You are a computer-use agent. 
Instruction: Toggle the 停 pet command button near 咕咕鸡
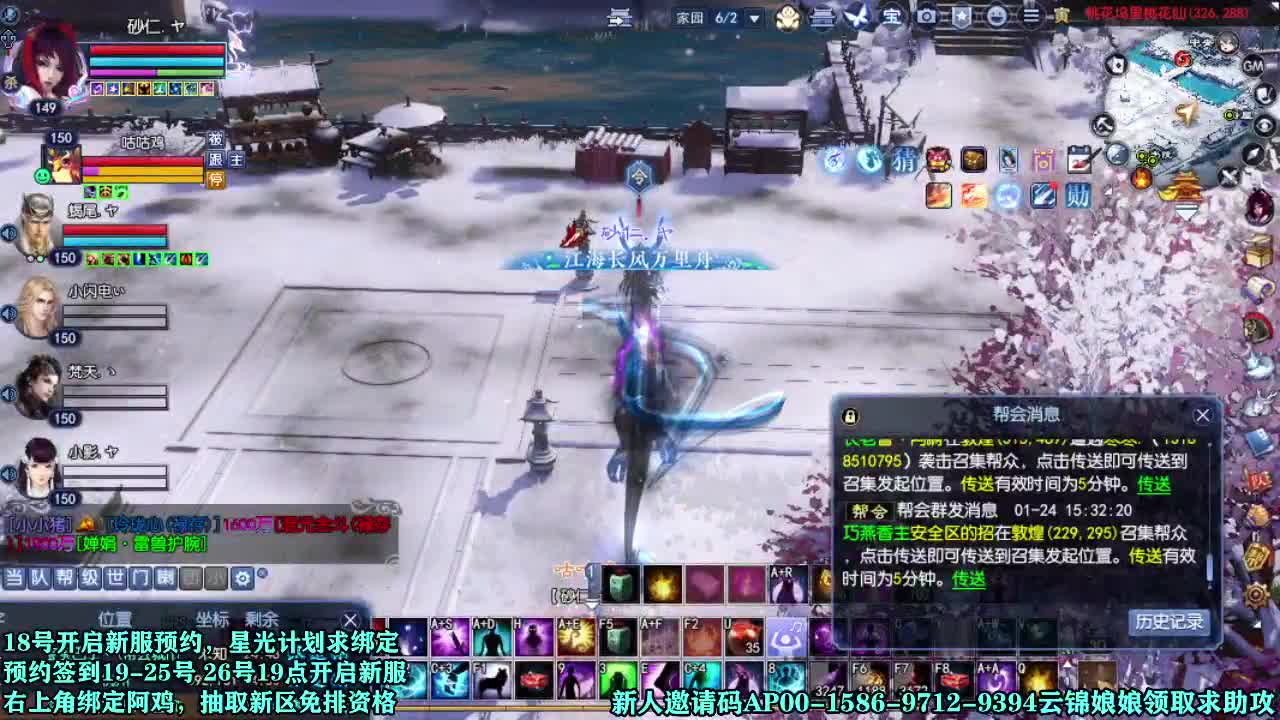click(216, 179)
